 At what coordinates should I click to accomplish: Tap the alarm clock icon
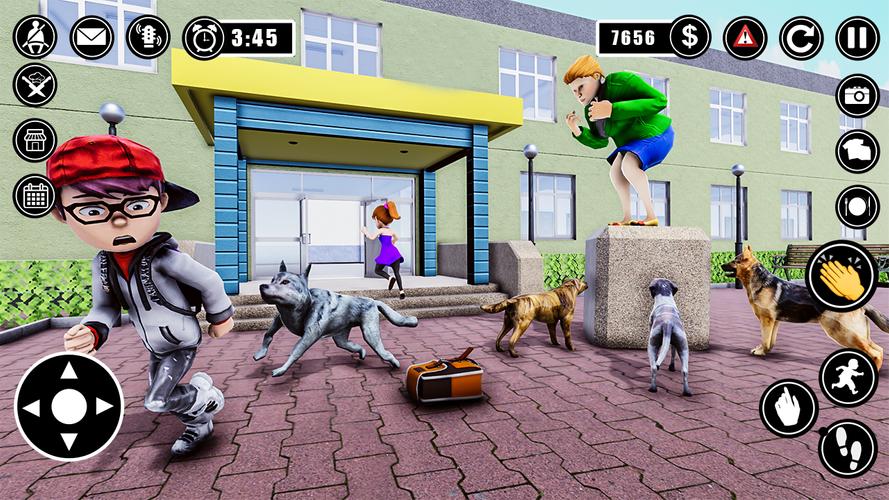pyautogui.click(x=204, y=39)
